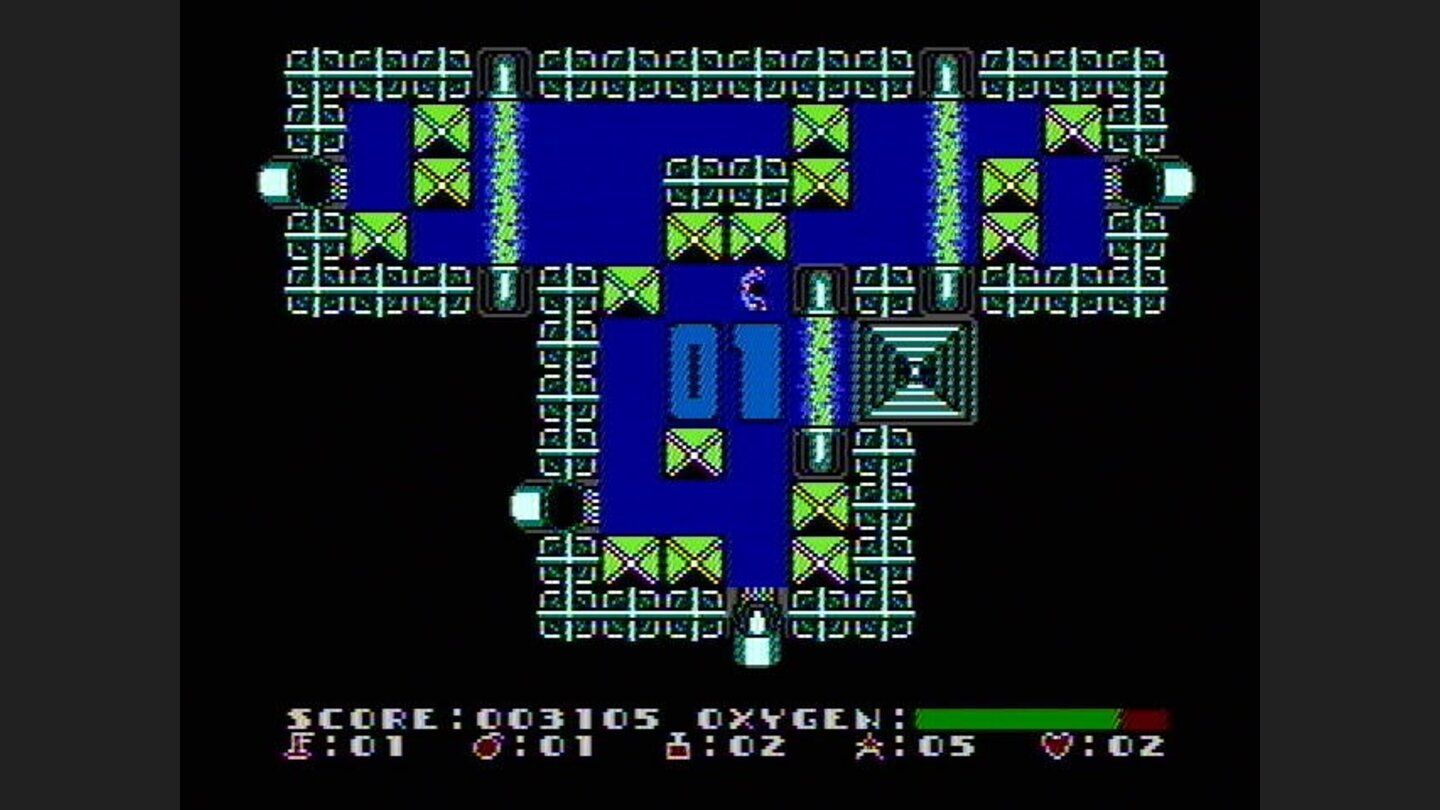Click the key icon in the HUD

[x=300, y=745]
